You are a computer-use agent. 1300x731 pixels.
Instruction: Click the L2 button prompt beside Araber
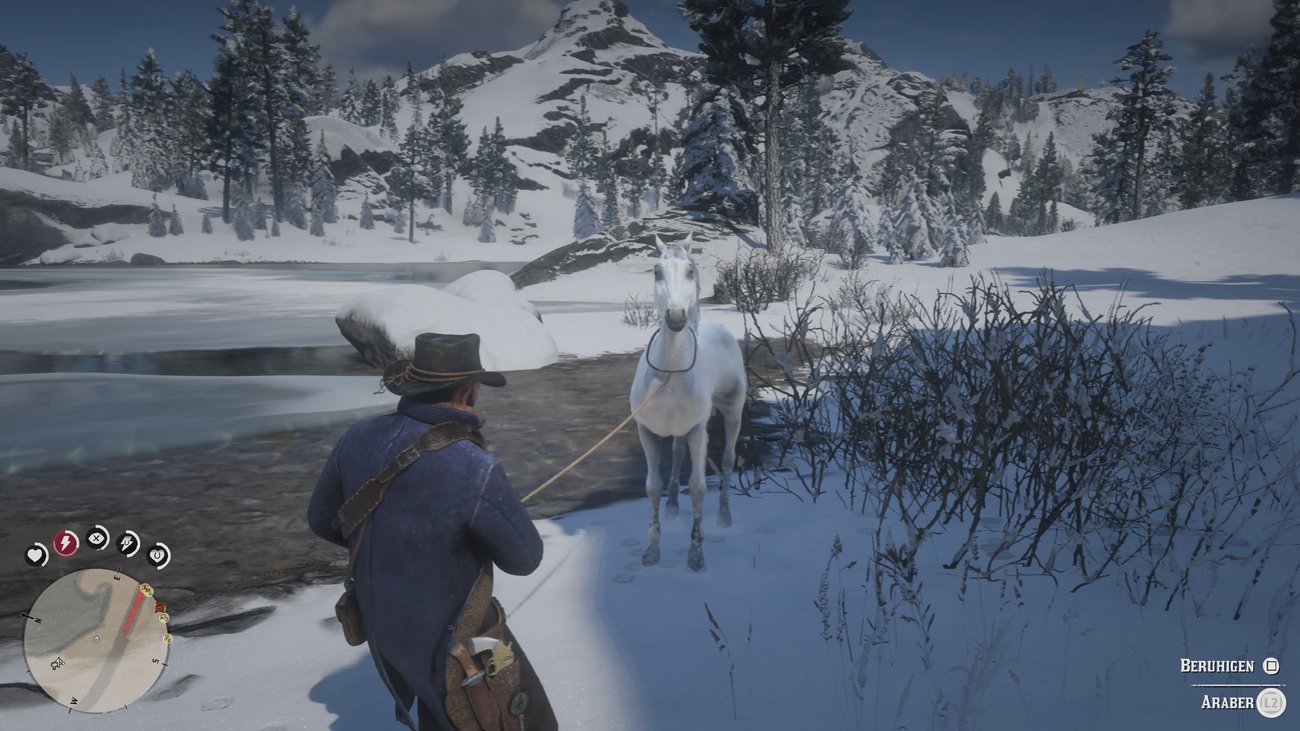click(1270, 702)
